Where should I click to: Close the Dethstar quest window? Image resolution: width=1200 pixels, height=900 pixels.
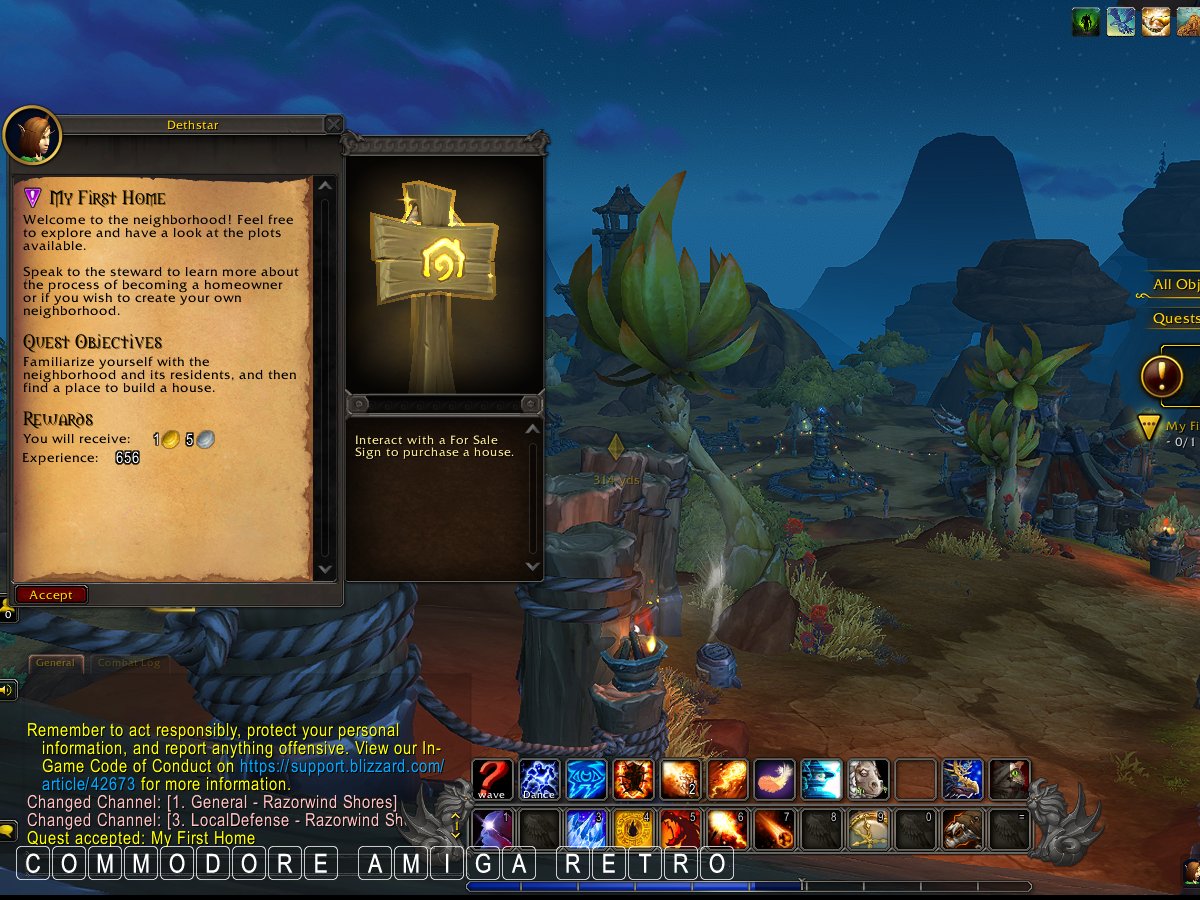pos(333,124)
